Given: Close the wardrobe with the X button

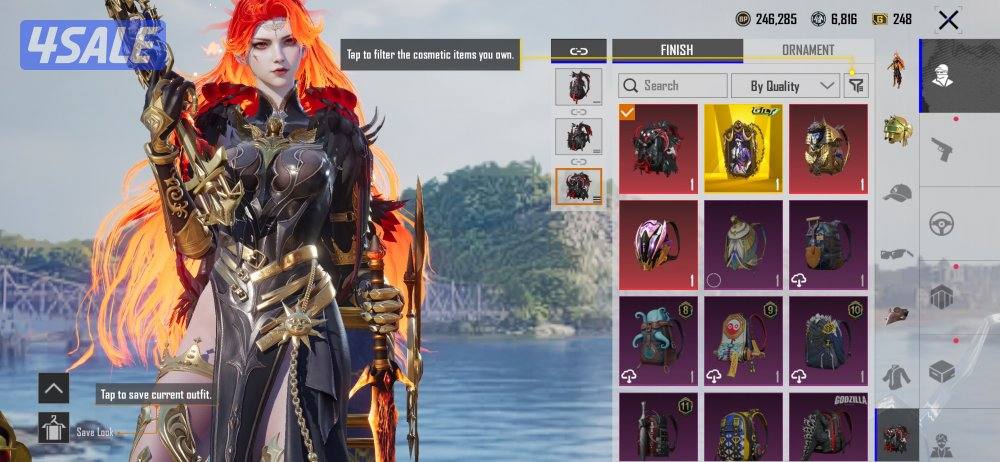Looking at the screenshot, I should 948,19.
